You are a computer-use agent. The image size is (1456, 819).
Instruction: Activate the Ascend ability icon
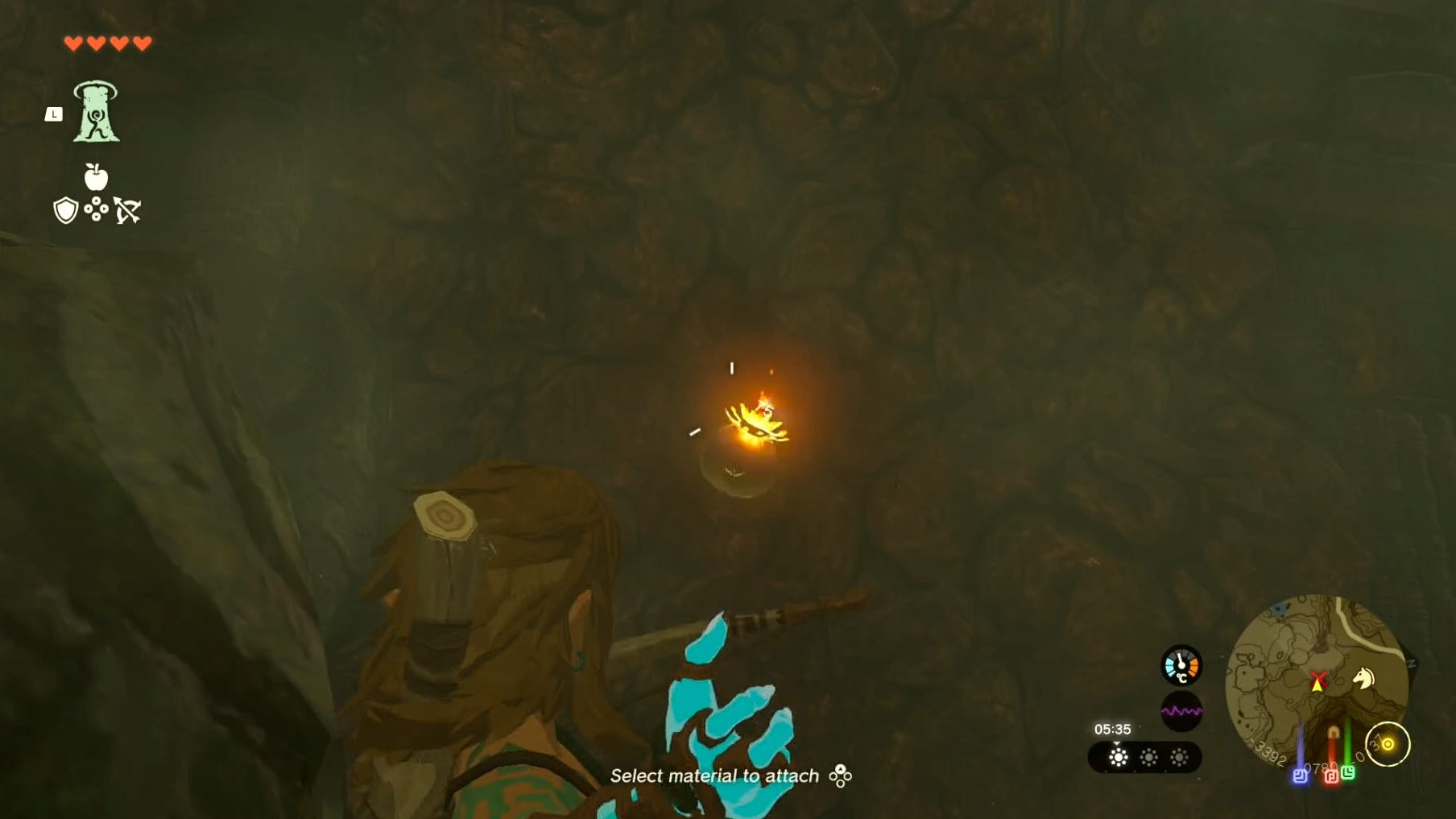(96, 112)
